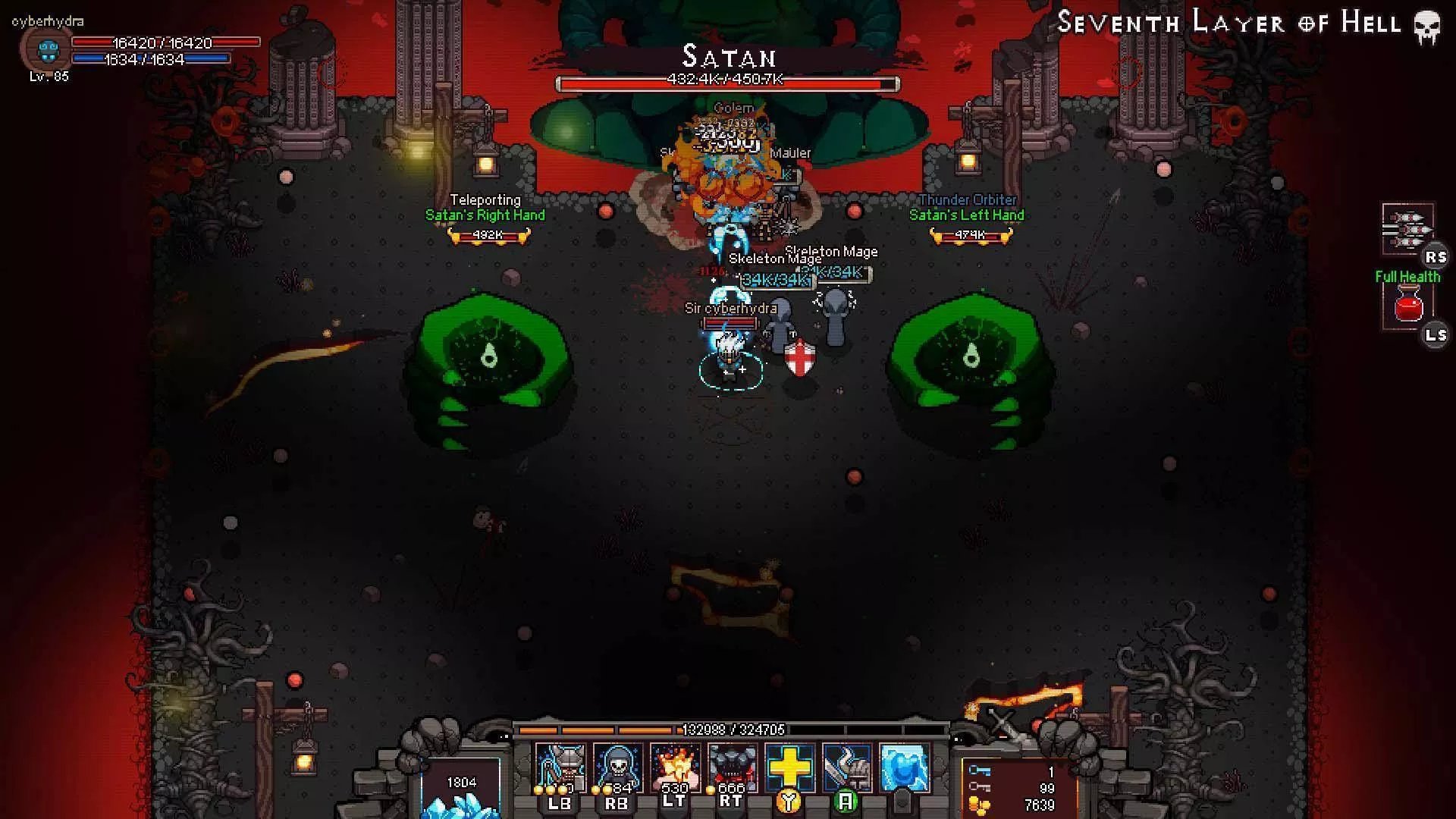Cast the hooded skeleton mage summon skill
The width and height of the screenshot is (1456, 819).
click(617, 767)
